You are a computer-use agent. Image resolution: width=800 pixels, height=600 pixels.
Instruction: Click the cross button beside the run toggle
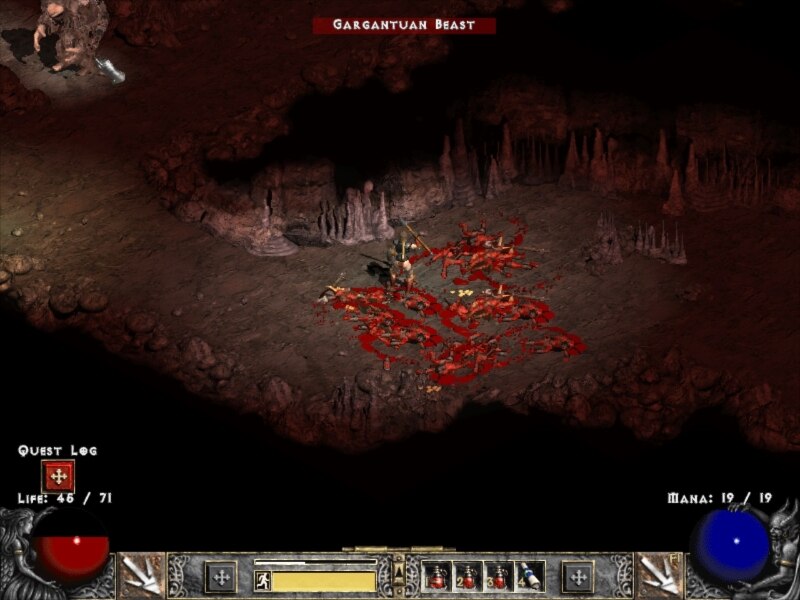(x=221, y=577)
